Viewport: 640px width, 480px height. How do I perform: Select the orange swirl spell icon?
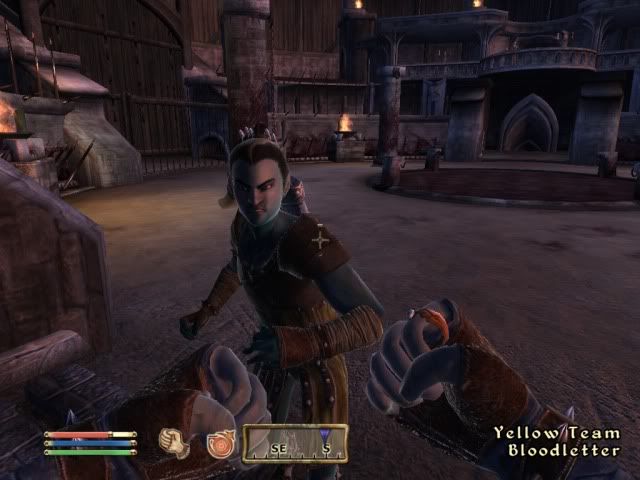(x=219, y=443)
